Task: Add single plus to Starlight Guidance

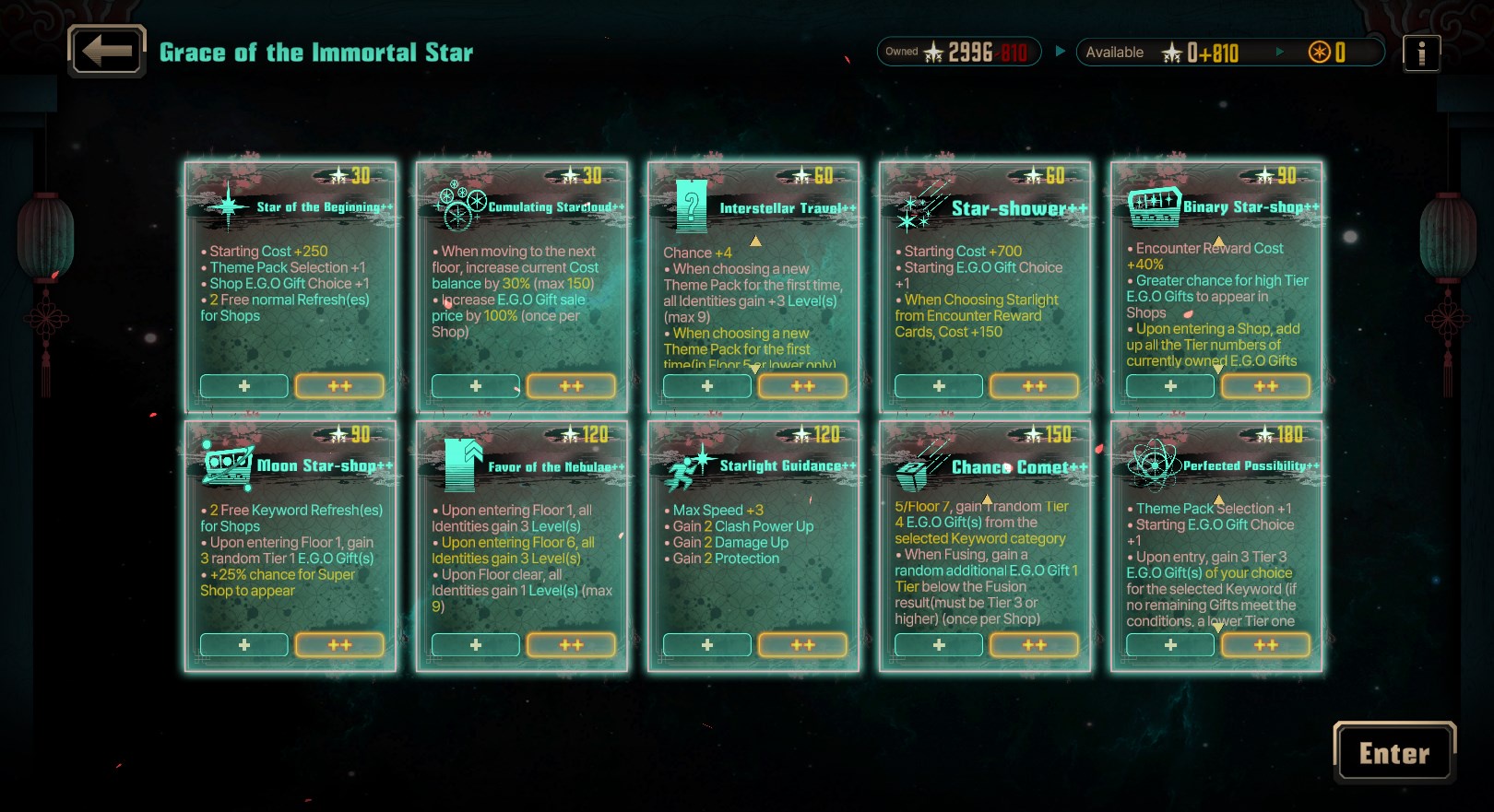Action: coord(707,645)
